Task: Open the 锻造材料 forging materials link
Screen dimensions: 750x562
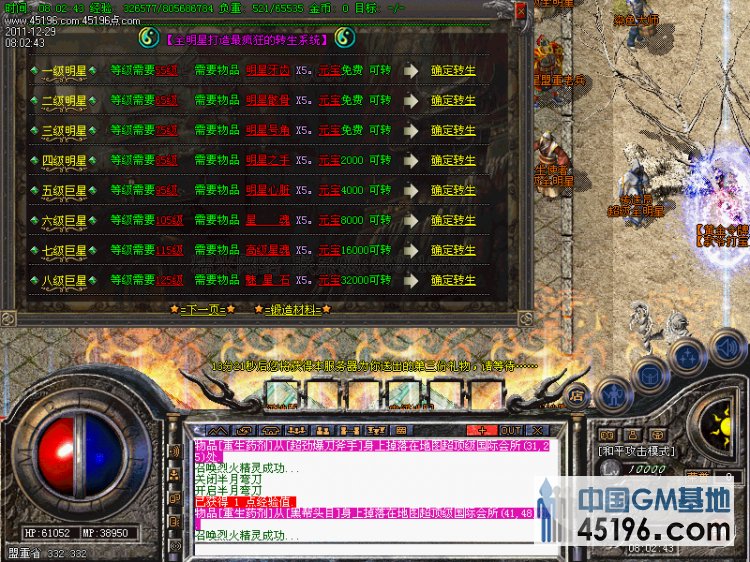Action: [x=292, y=309]
